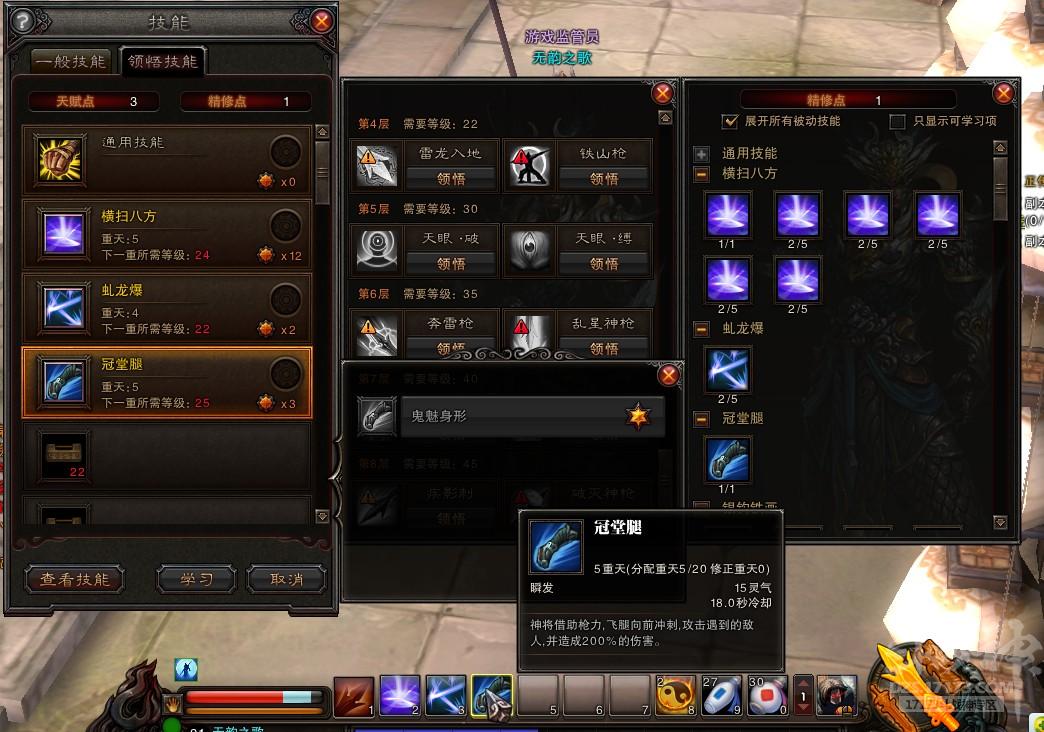Enable the 只显示可学习项 checkbox

point(898,121)
